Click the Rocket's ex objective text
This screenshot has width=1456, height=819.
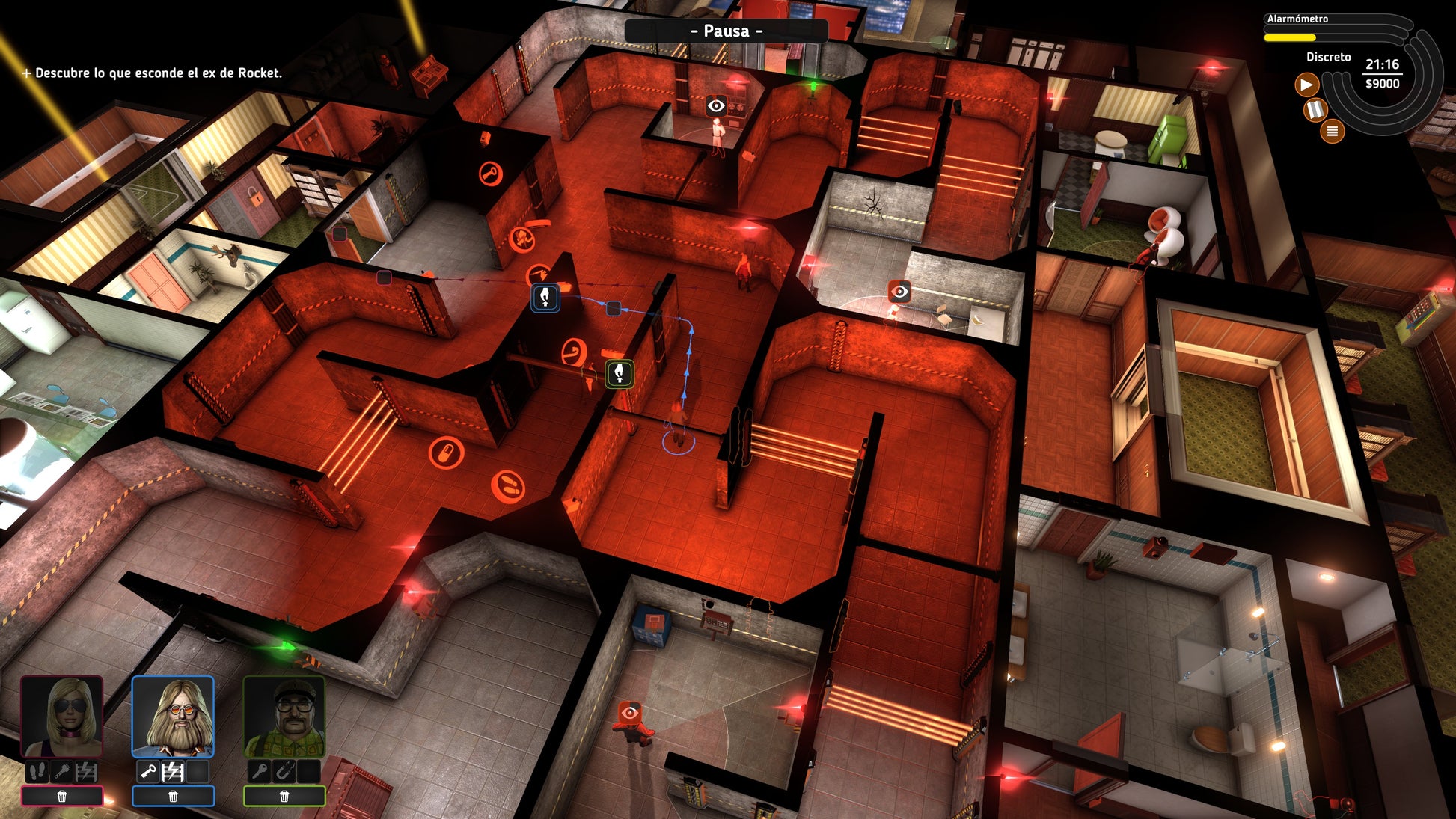[159, 73]
